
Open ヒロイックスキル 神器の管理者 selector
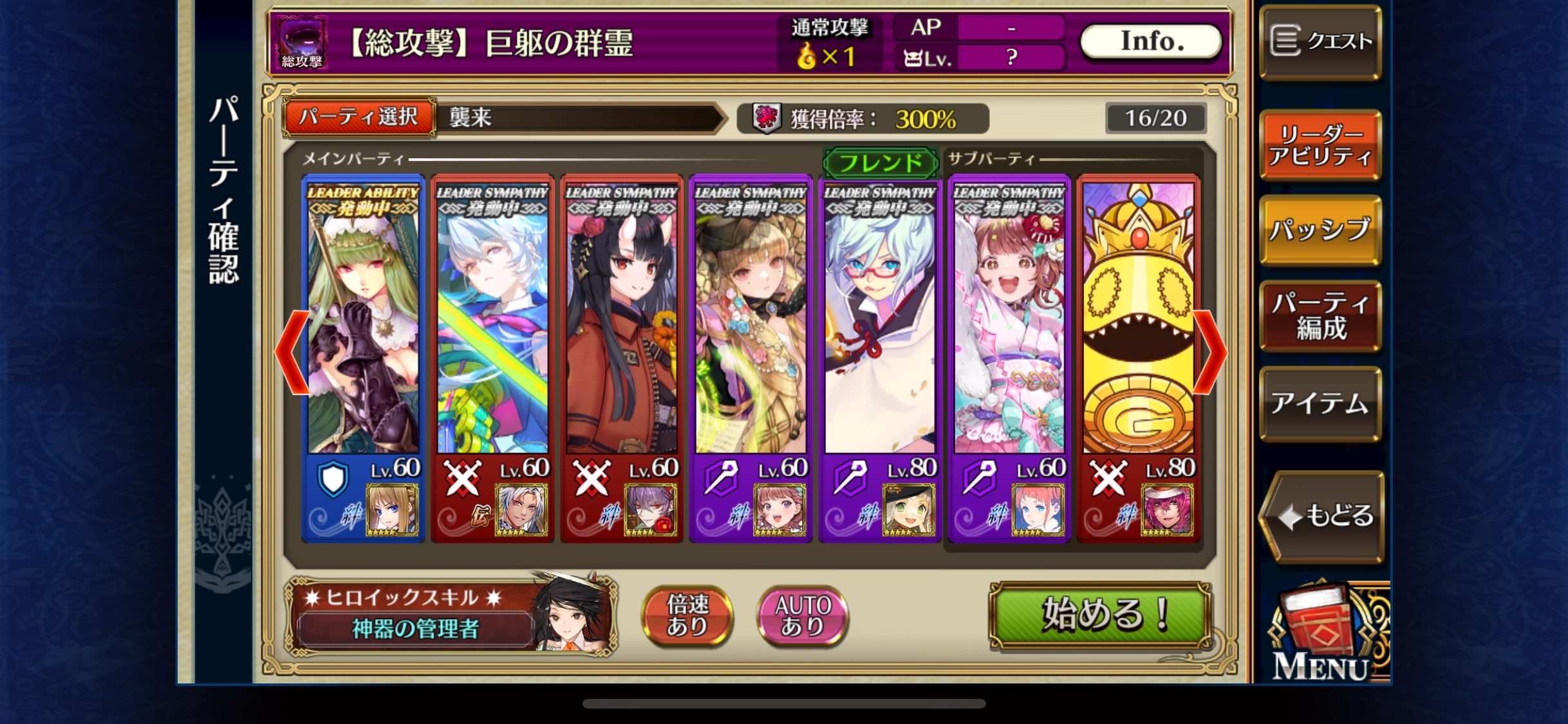[451, 615]
